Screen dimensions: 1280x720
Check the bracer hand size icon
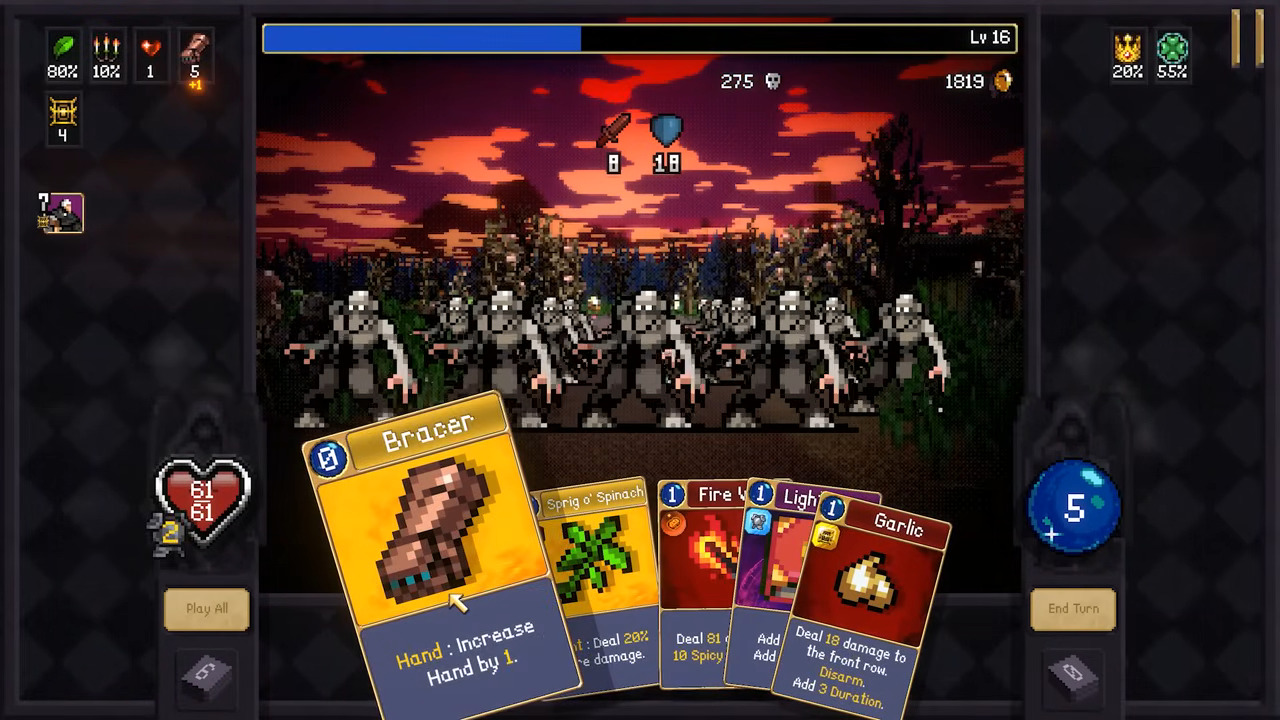point(195,48)
